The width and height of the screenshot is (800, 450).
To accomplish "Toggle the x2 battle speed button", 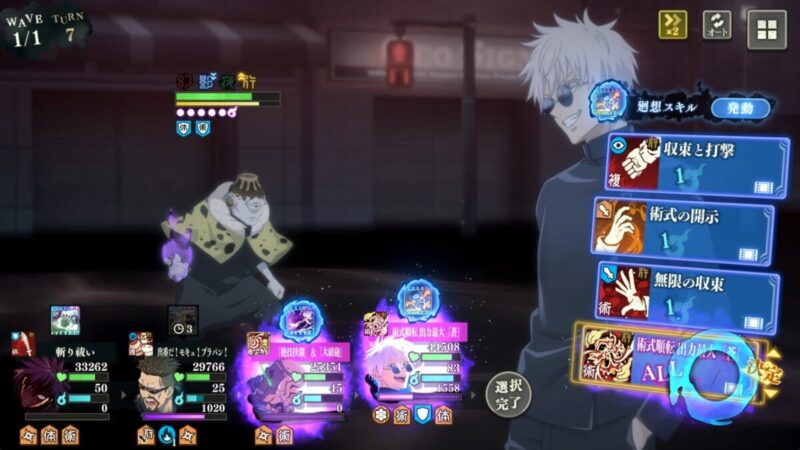I will pos(672,26).
